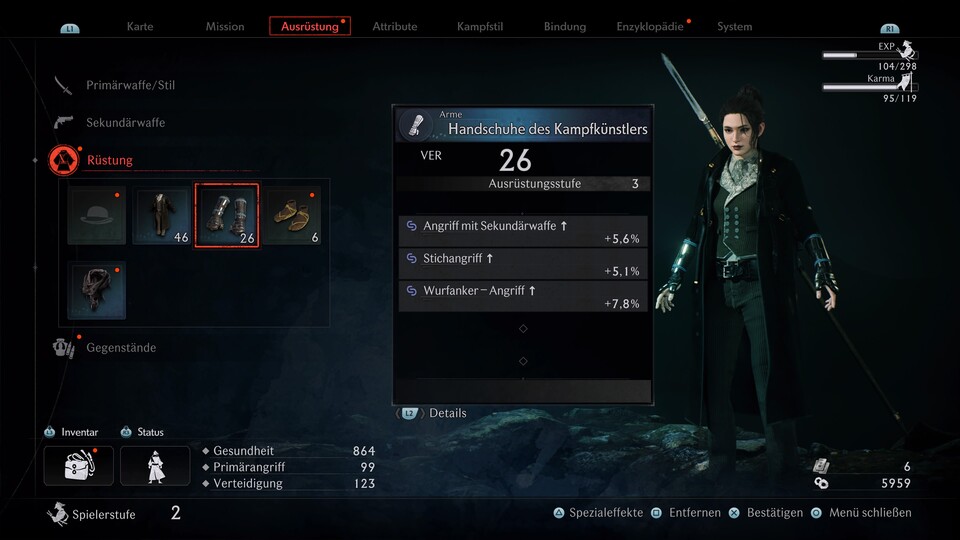Show the Status character button
Viewport: 960px width, 540px height.
(155, 466)
